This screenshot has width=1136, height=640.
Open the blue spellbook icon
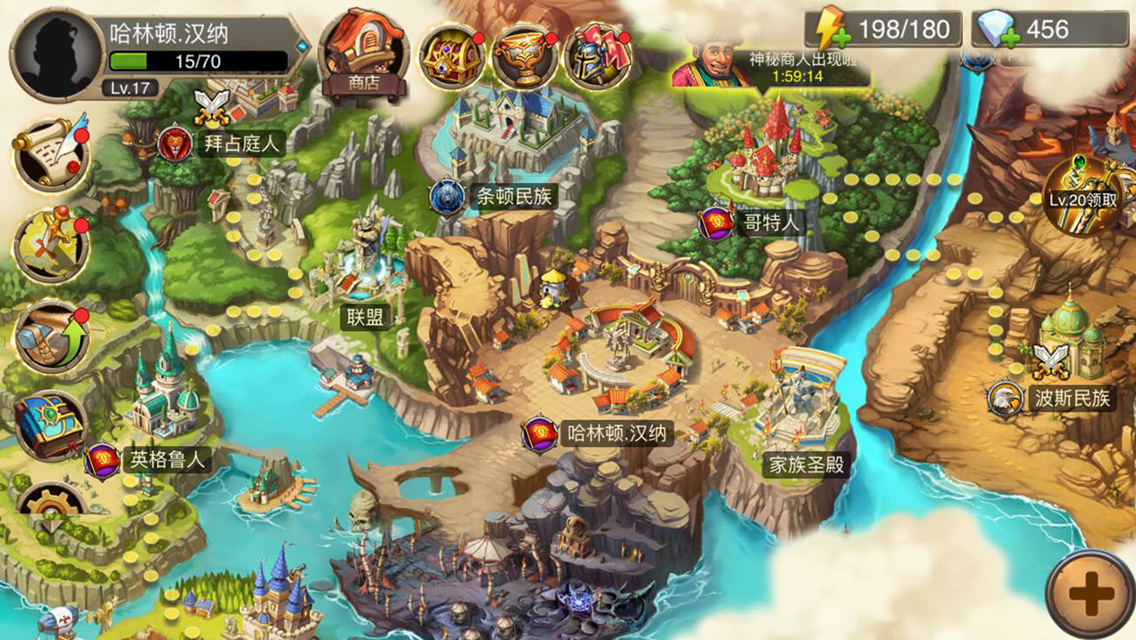(x=50, y=427)
